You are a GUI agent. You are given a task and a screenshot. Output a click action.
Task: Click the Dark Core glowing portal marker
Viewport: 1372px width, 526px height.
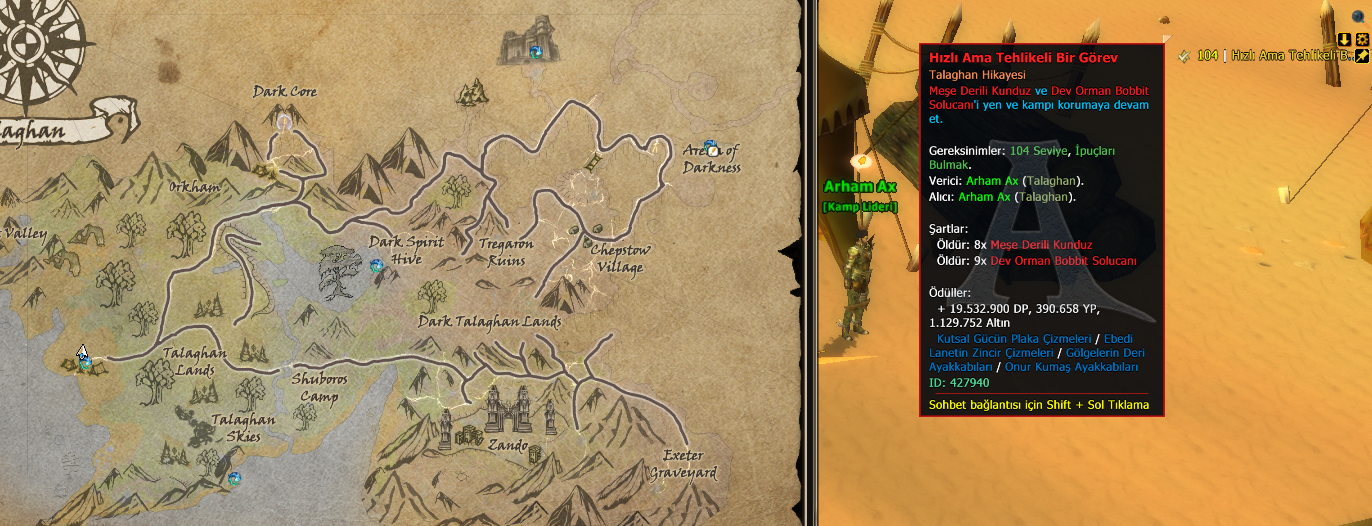(286, 123)
